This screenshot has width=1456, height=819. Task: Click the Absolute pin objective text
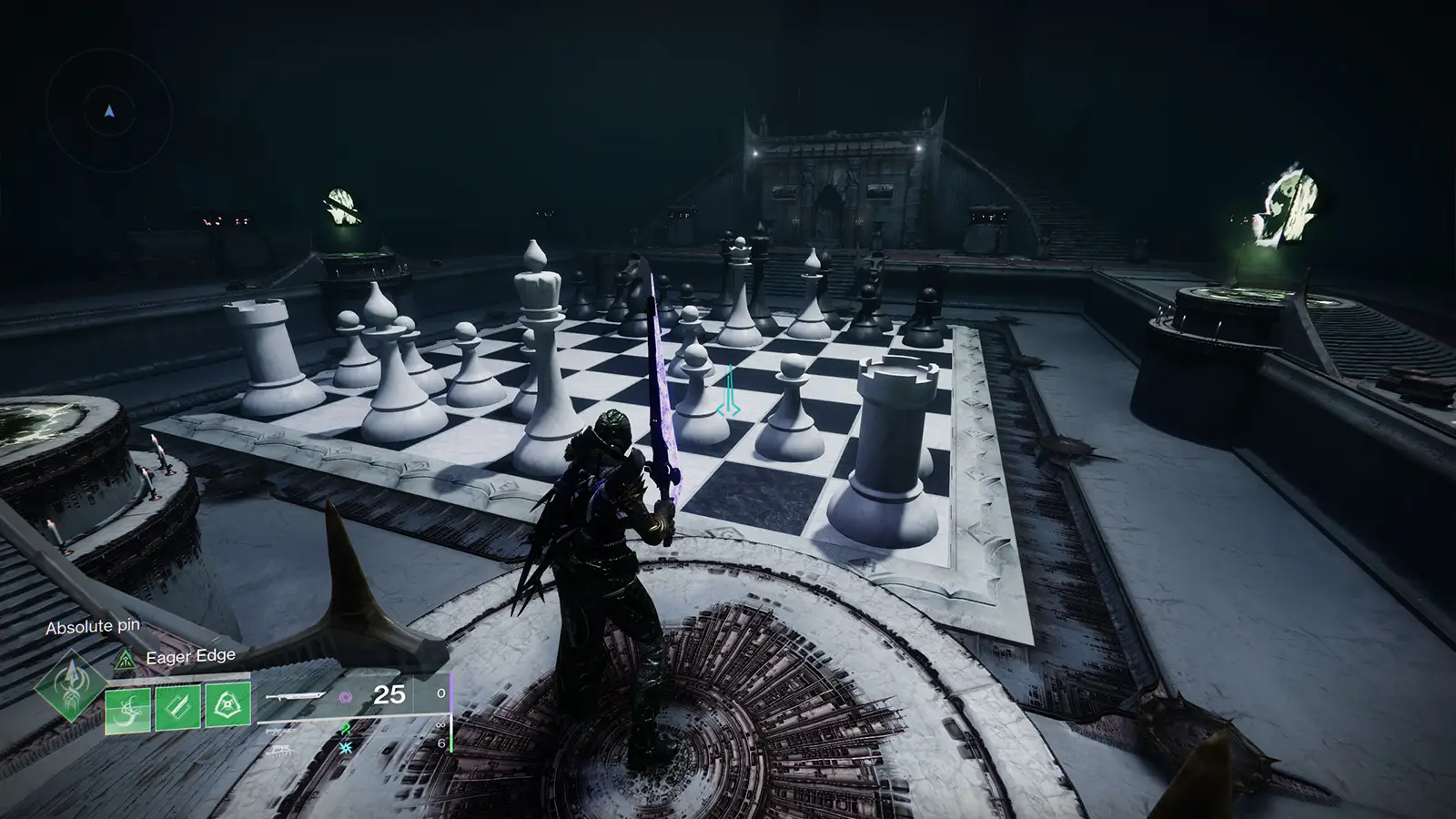(x=94, y=626)
